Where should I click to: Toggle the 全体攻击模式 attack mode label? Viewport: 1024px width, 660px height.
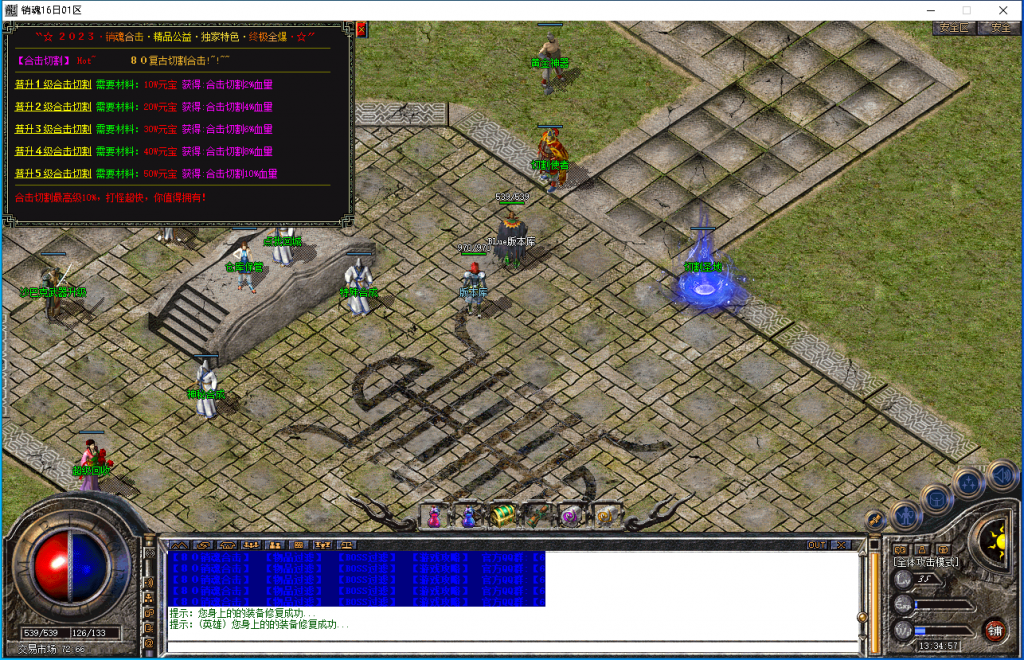[x=926, y=562]
